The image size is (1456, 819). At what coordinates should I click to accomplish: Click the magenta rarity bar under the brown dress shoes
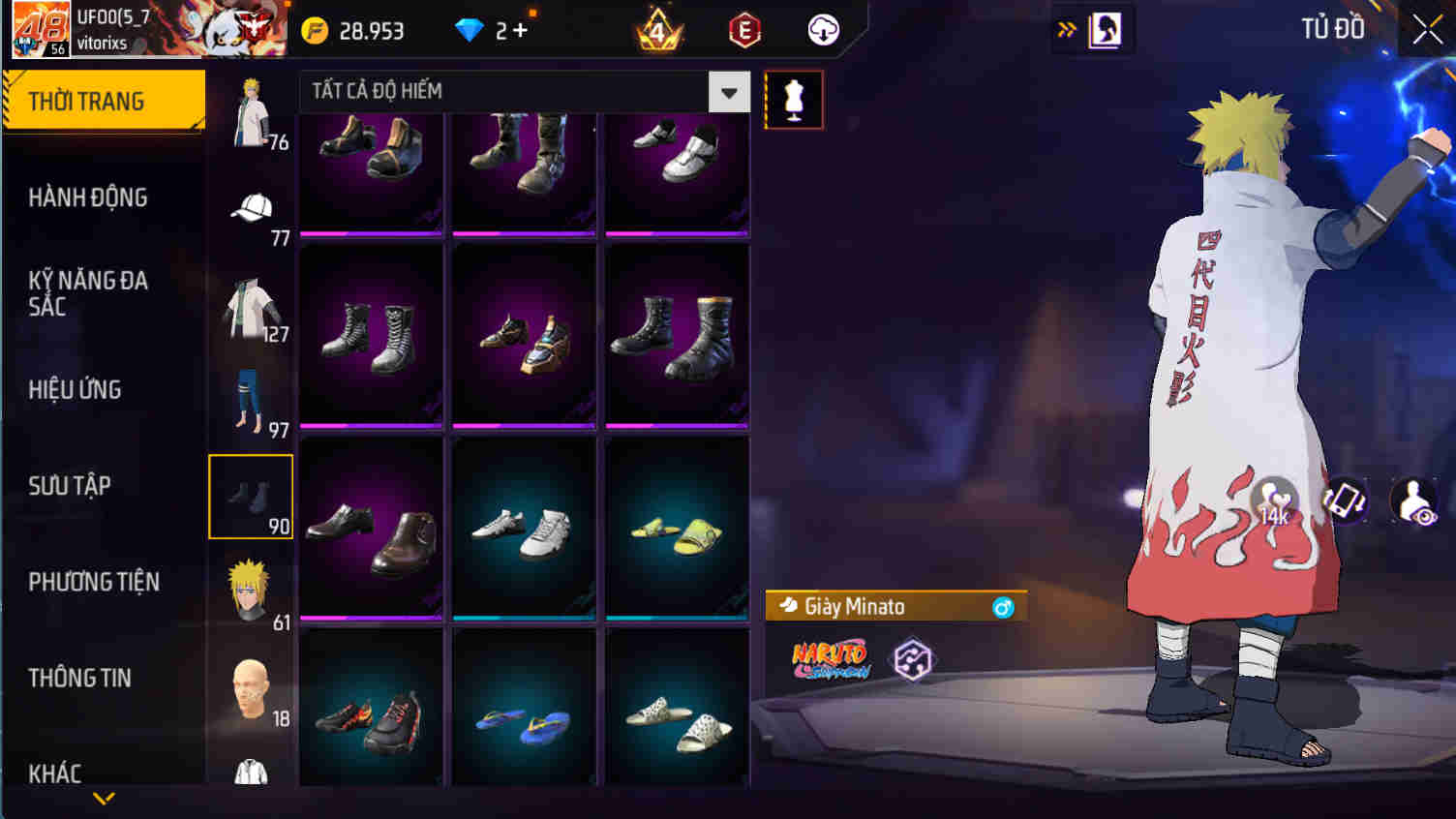click(372, 617)
